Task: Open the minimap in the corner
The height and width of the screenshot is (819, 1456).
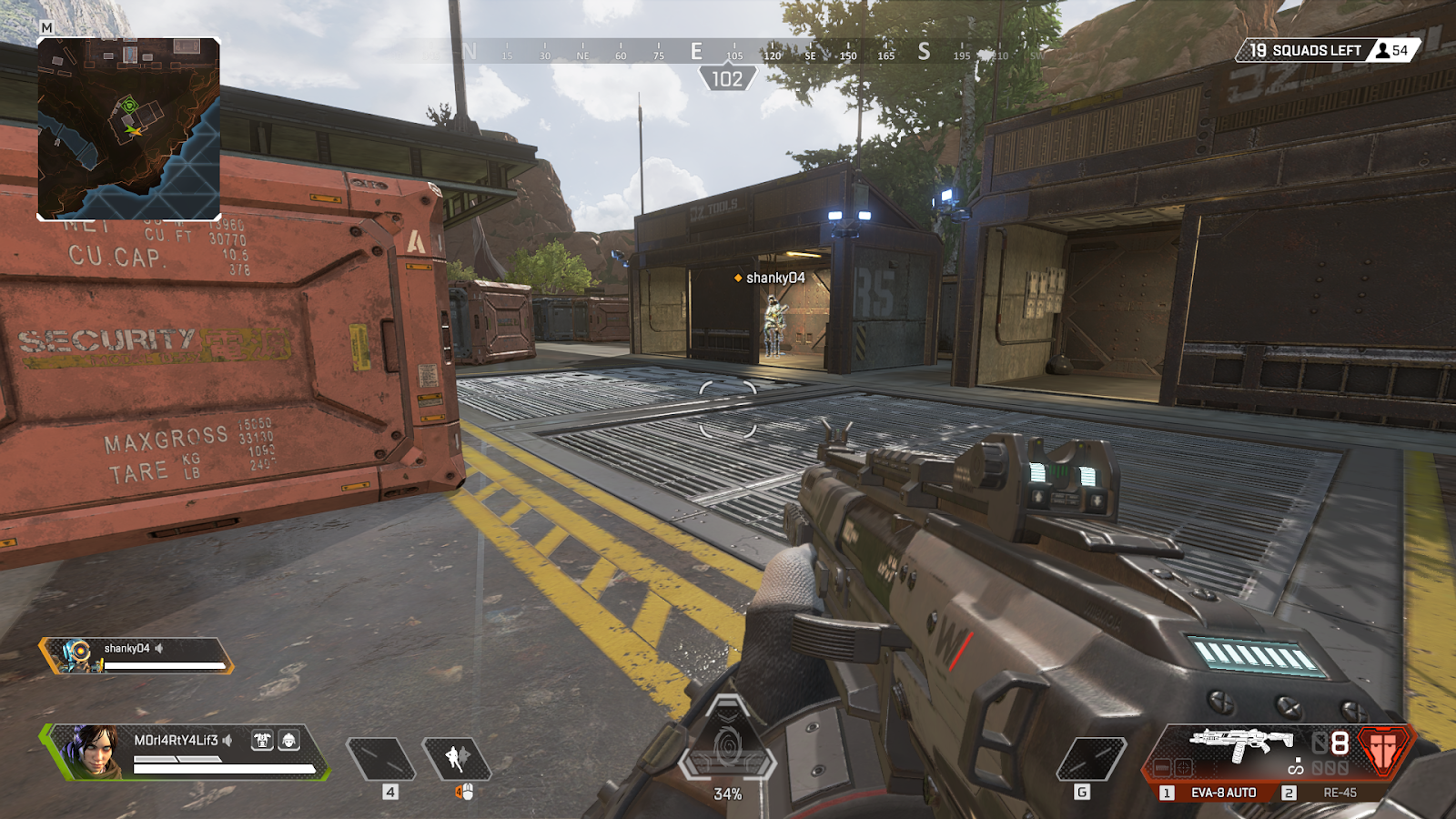Action: [x=128, y=128]
